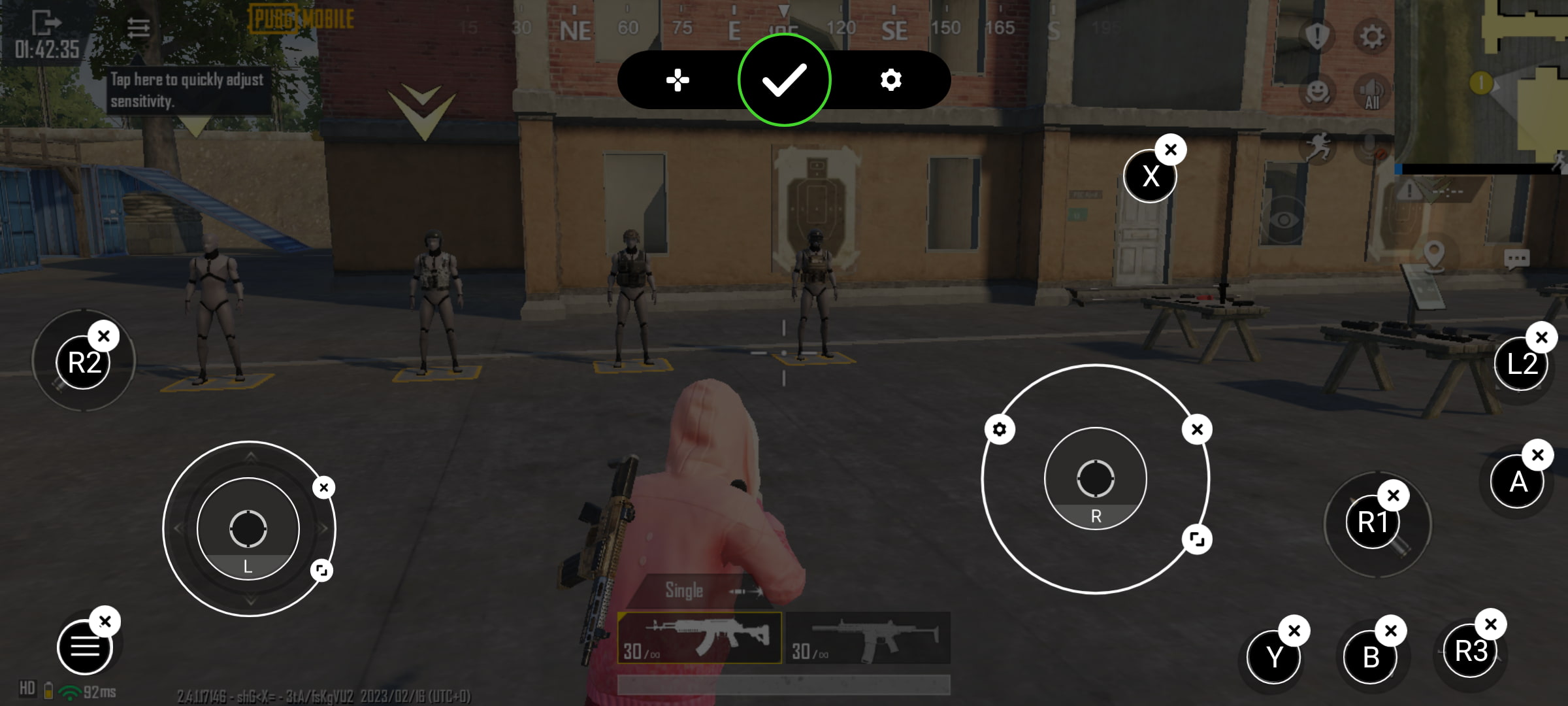Select the R1 button mapping
1568x706 pixels.
click(1372, 522)
